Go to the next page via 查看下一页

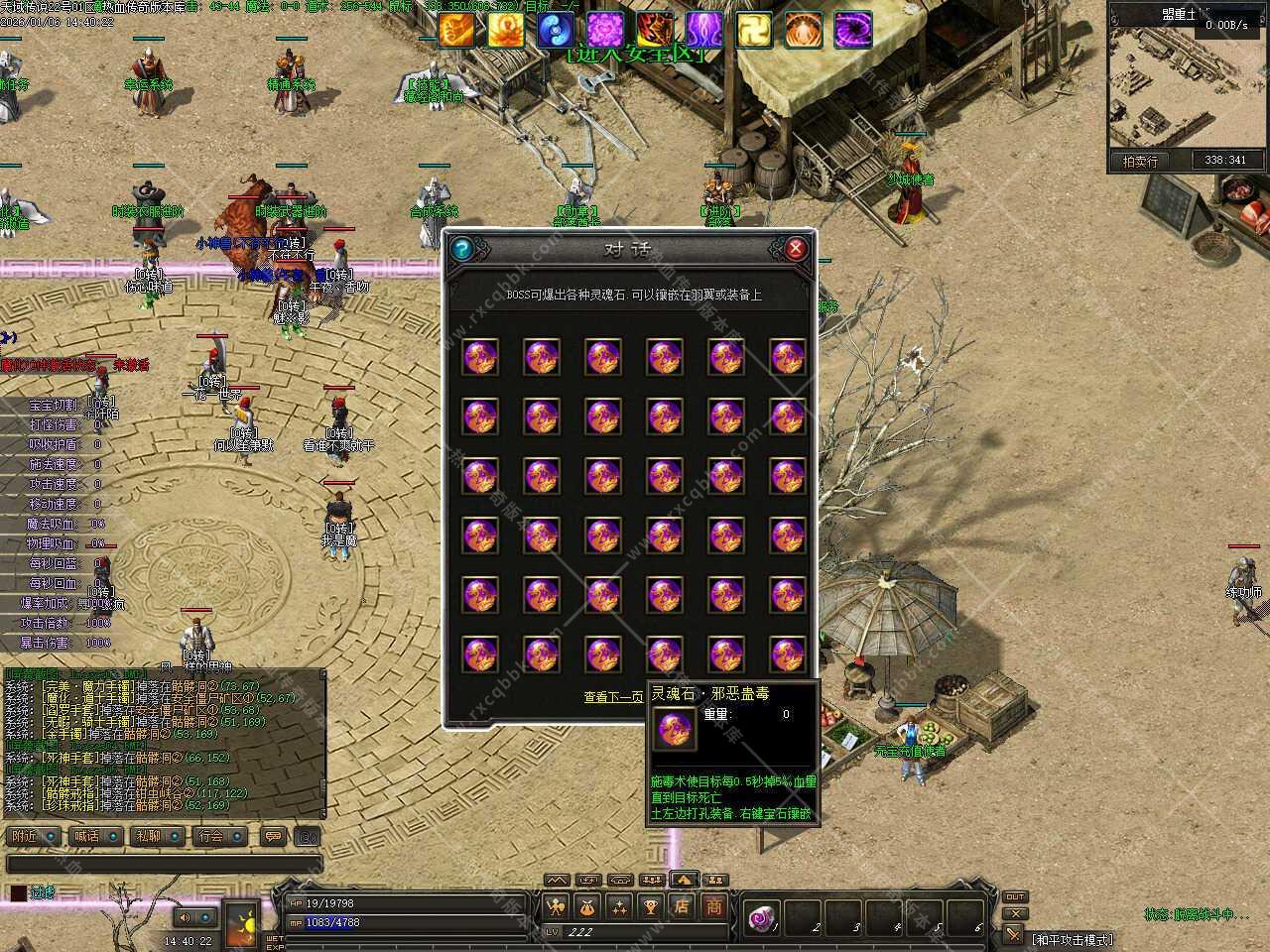click(612, 697)
